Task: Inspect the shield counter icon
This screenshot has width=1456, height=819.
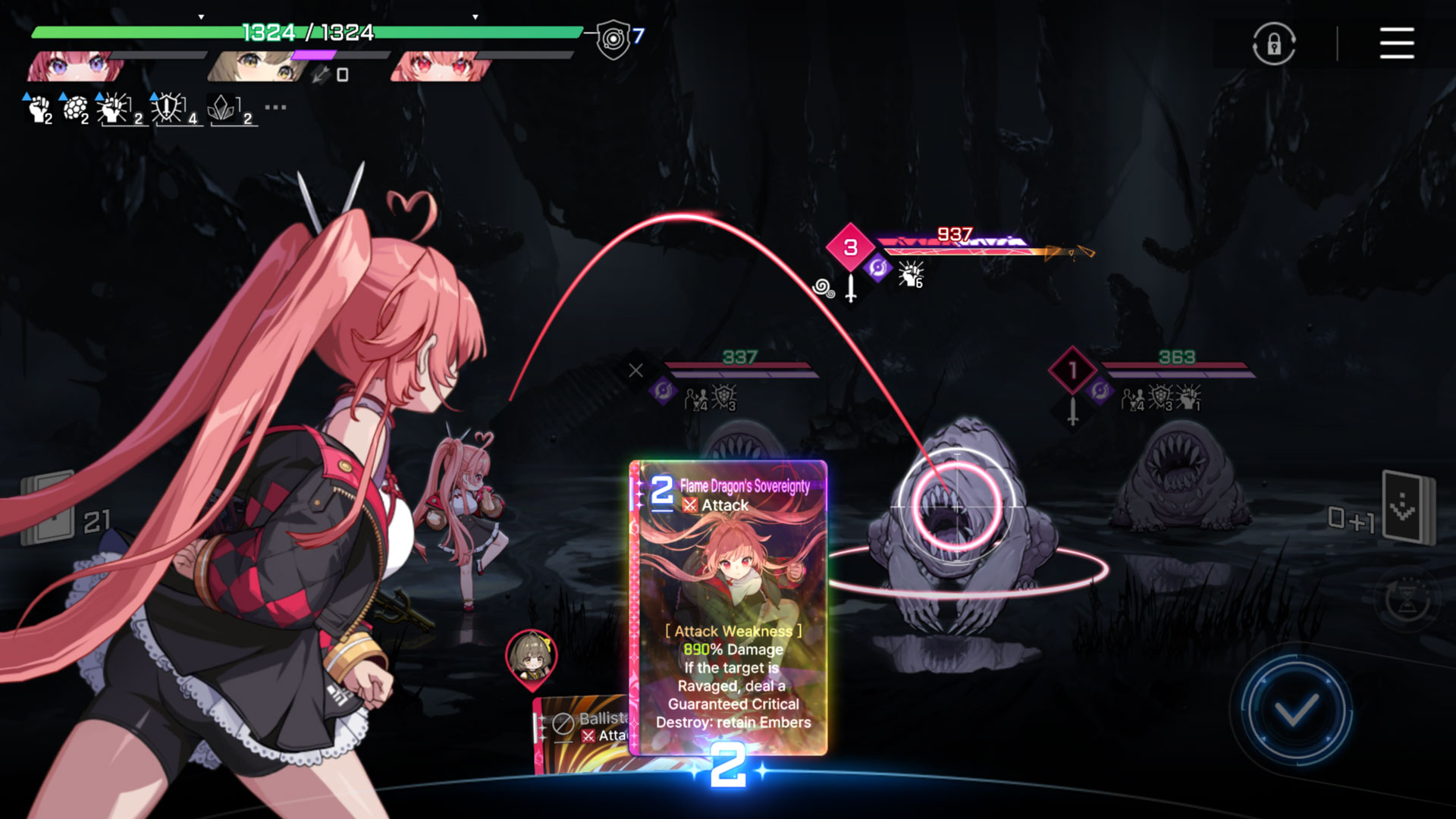Action: click(613, 39)
